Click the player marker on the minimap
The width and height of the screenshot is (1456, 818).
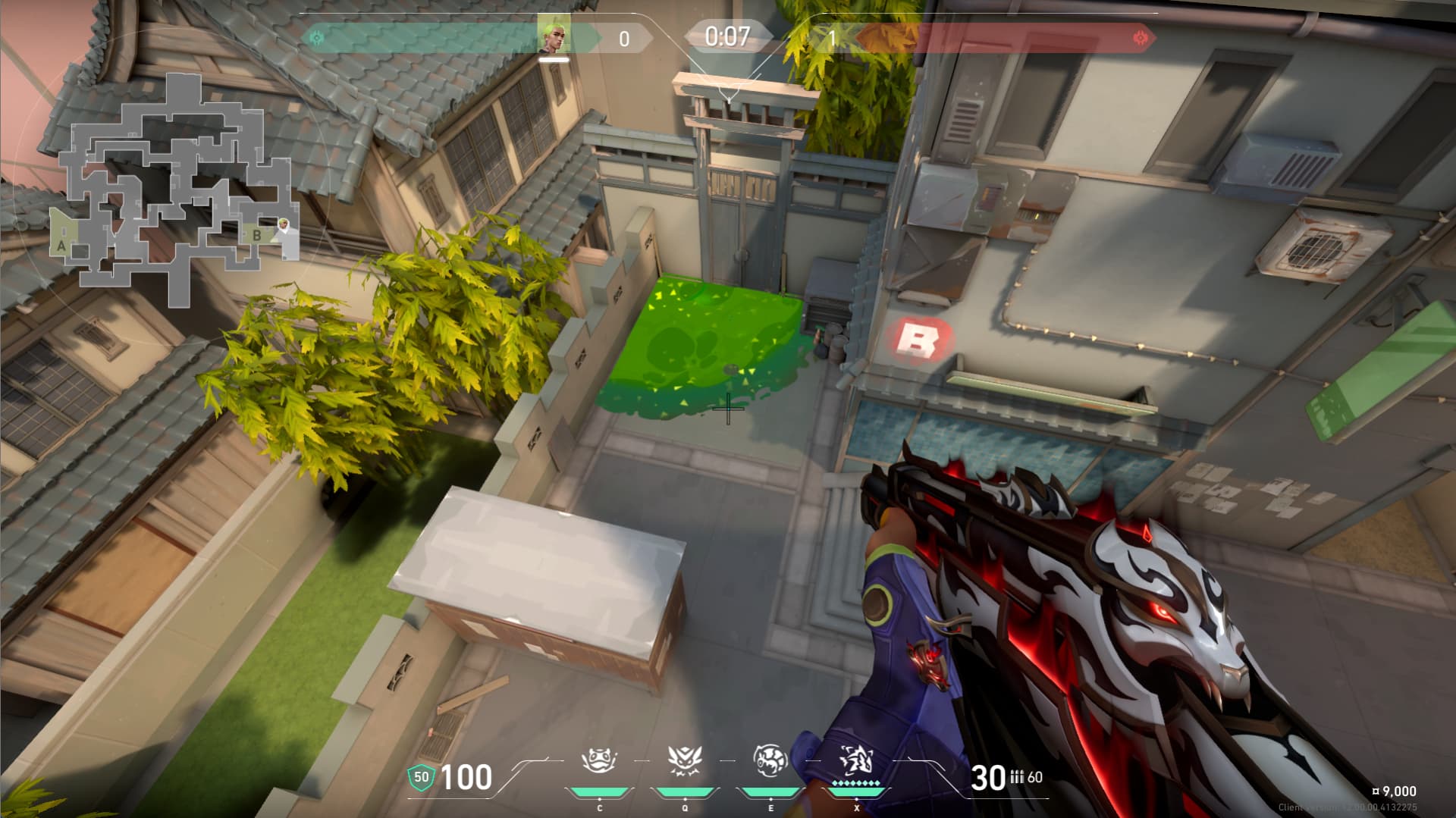click(283, 224)
